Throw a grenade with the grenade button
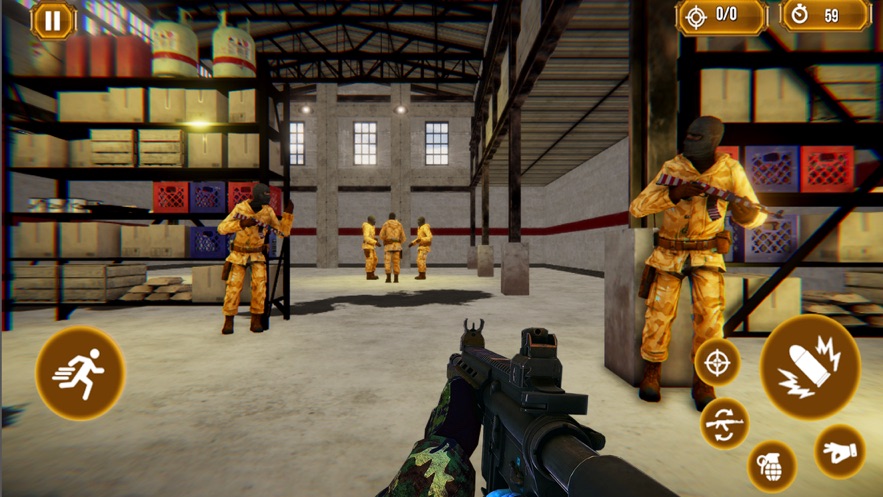The height and width of the screenshot is (497, 883). (x=772, y=465)
